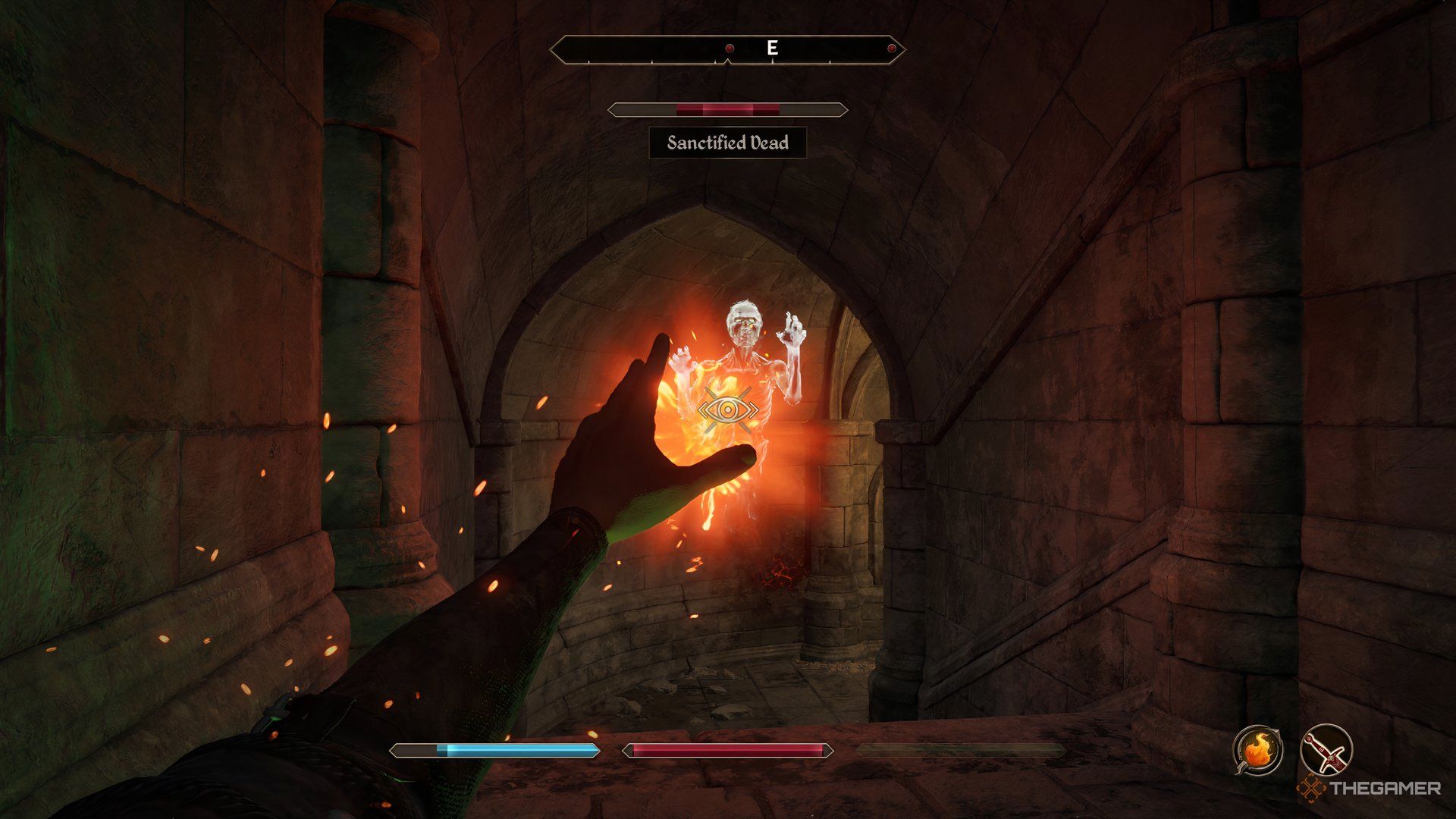The image size is (1456, 819).
Task: Select the equipped sword weapon icon
Action: click(1326, 748)
